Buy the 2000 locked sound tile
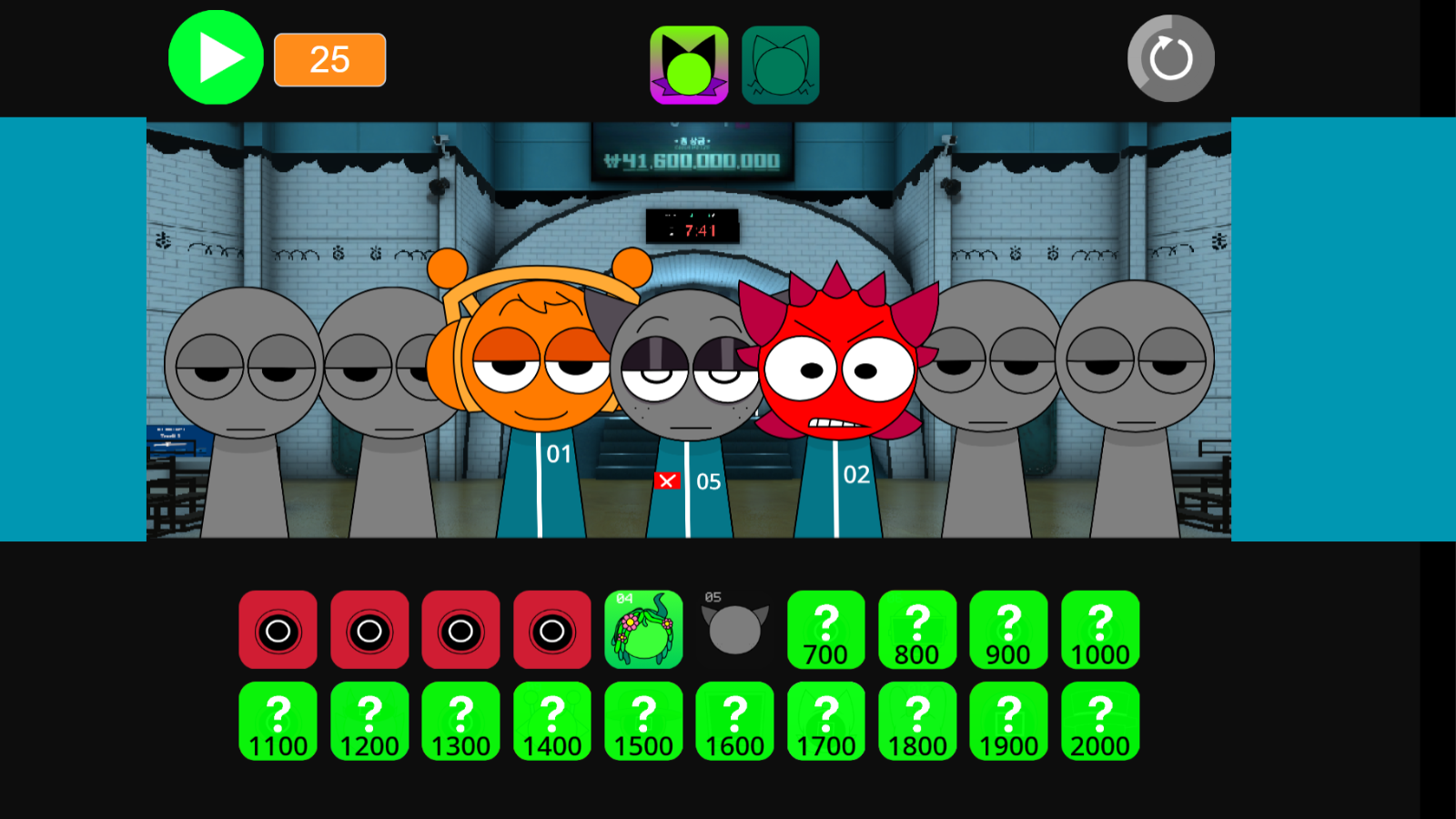This screenshot has height=819, width=1456. click(x=1100, y=721)
